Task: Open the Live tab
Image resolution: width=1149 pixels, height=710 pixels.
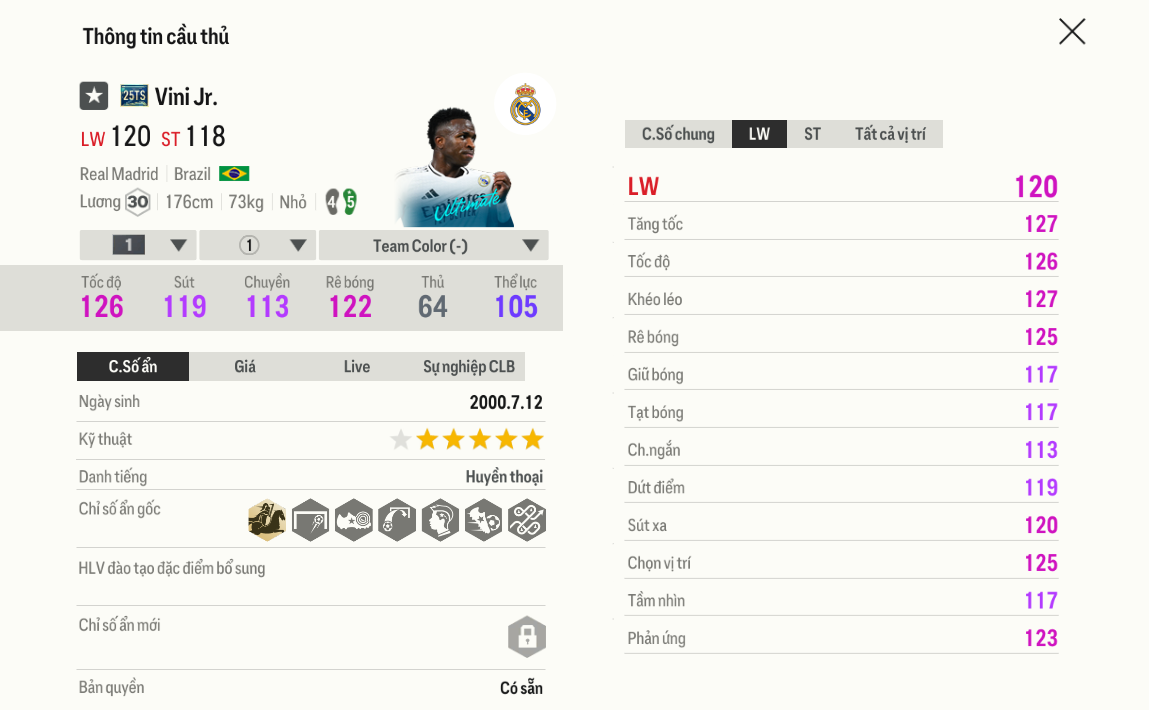Action: point(357,367)
